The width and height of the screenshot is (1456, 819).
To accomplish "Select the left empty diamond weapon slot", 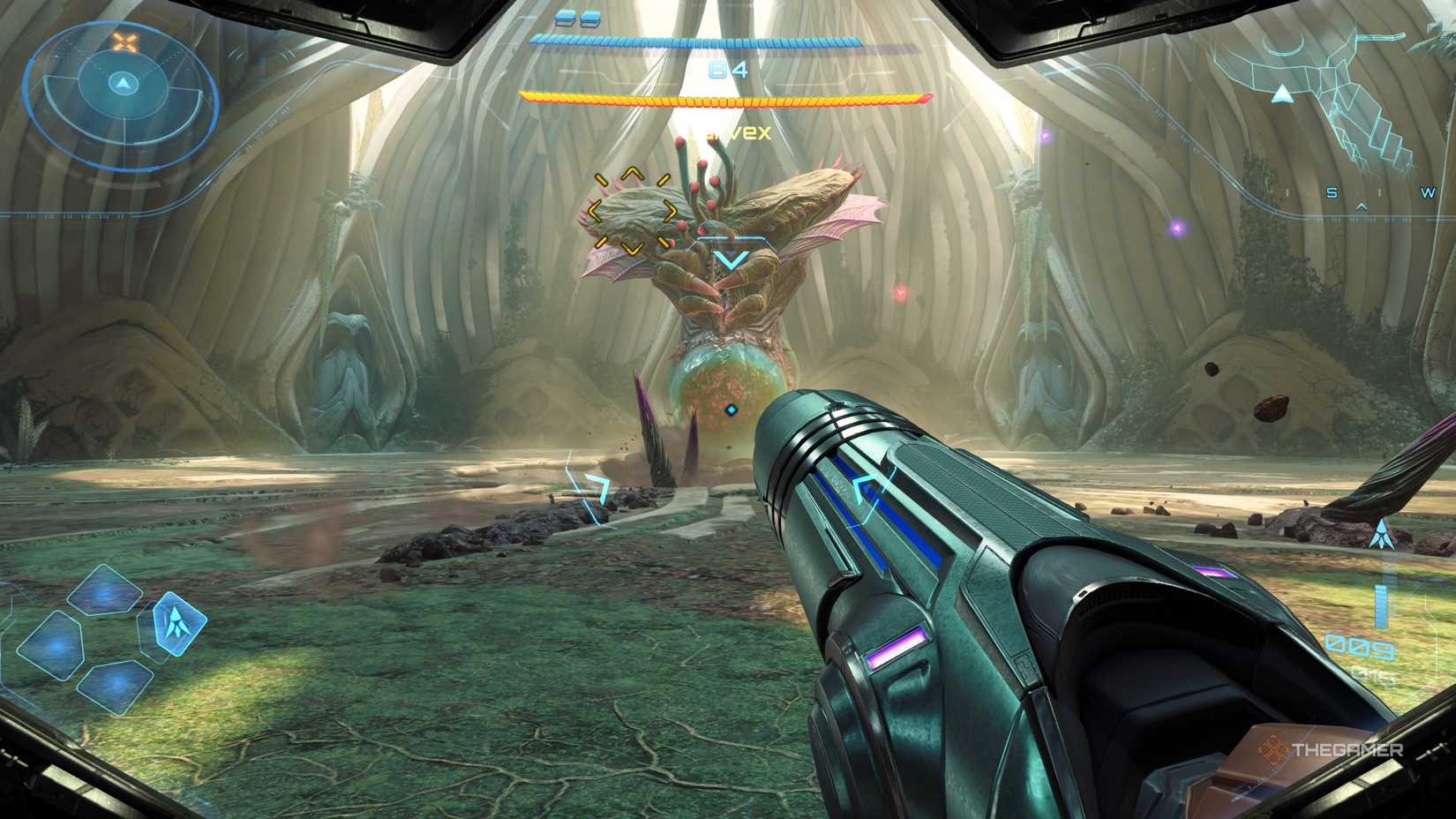I will click(x=56, y=645).
